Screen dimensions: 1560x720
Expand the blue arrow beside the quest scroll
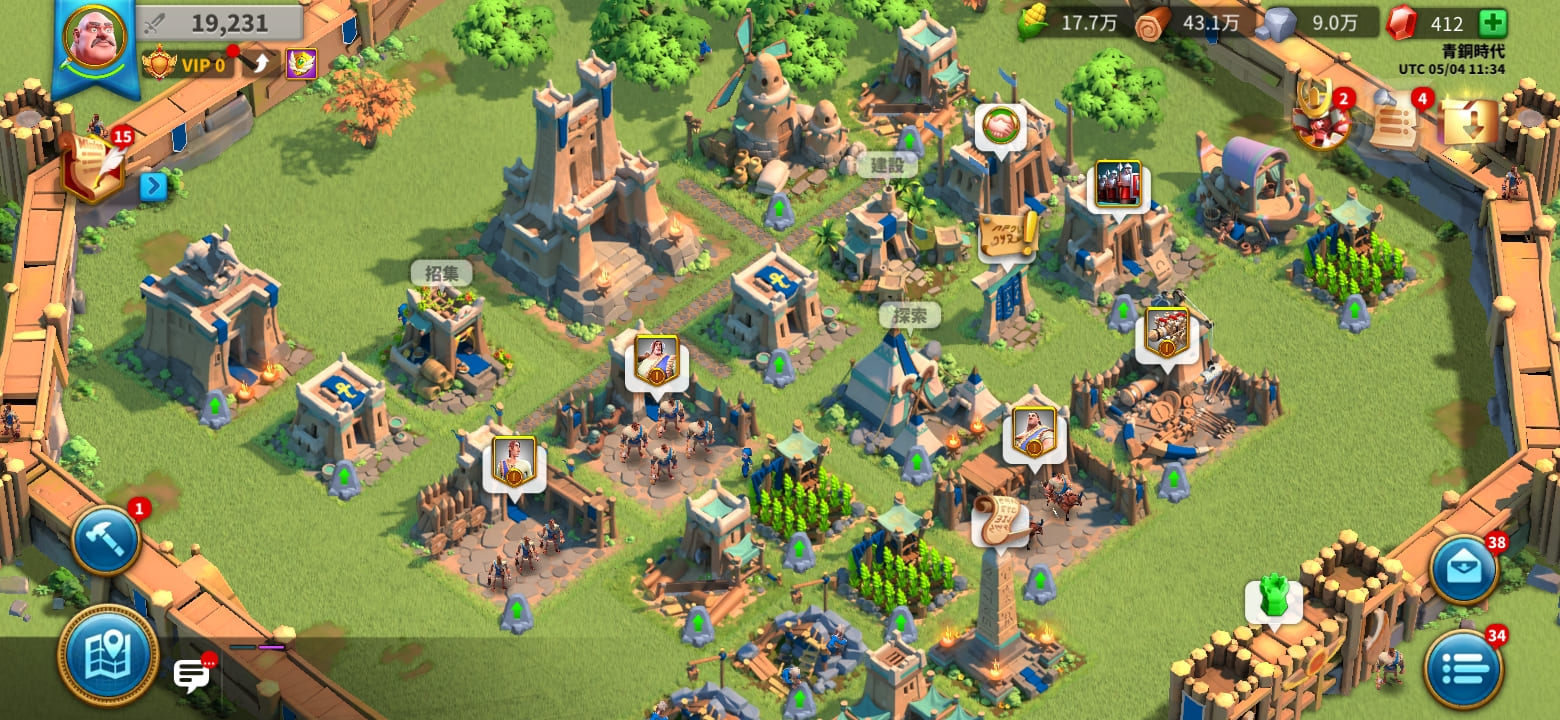153,186
